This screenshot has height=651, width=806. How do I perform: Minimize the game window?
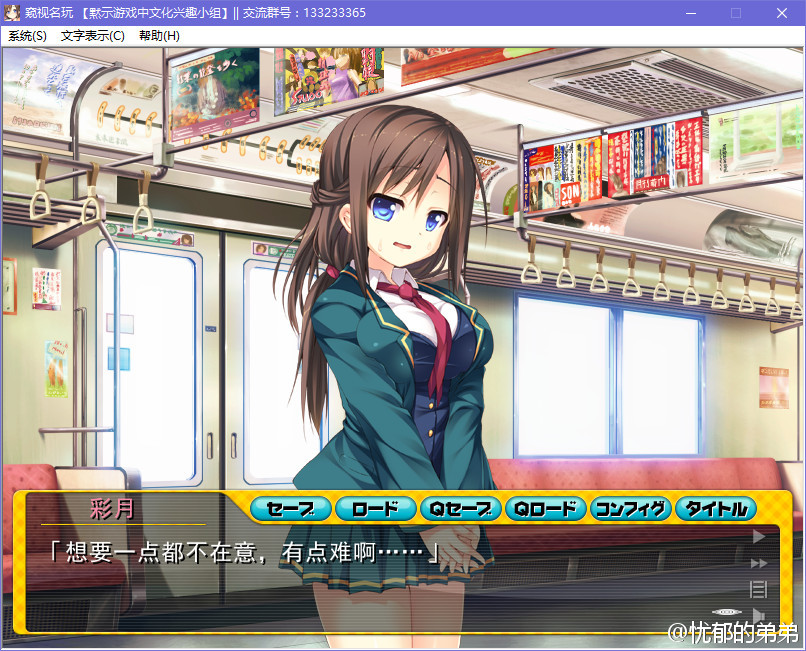coord(690,13)
